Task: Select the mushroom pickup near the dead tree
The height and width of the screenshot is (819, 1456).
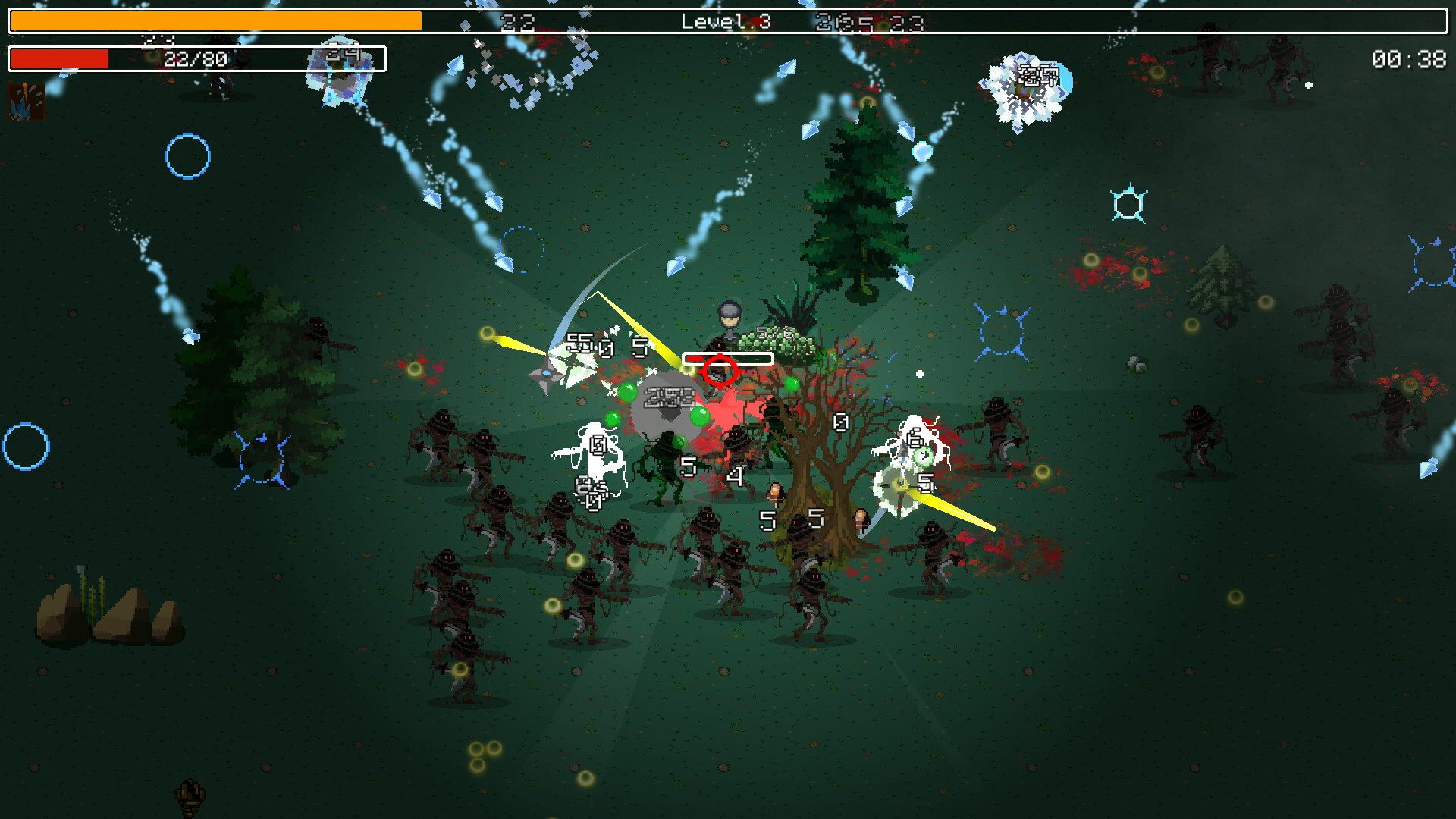Action: point(775,493)
